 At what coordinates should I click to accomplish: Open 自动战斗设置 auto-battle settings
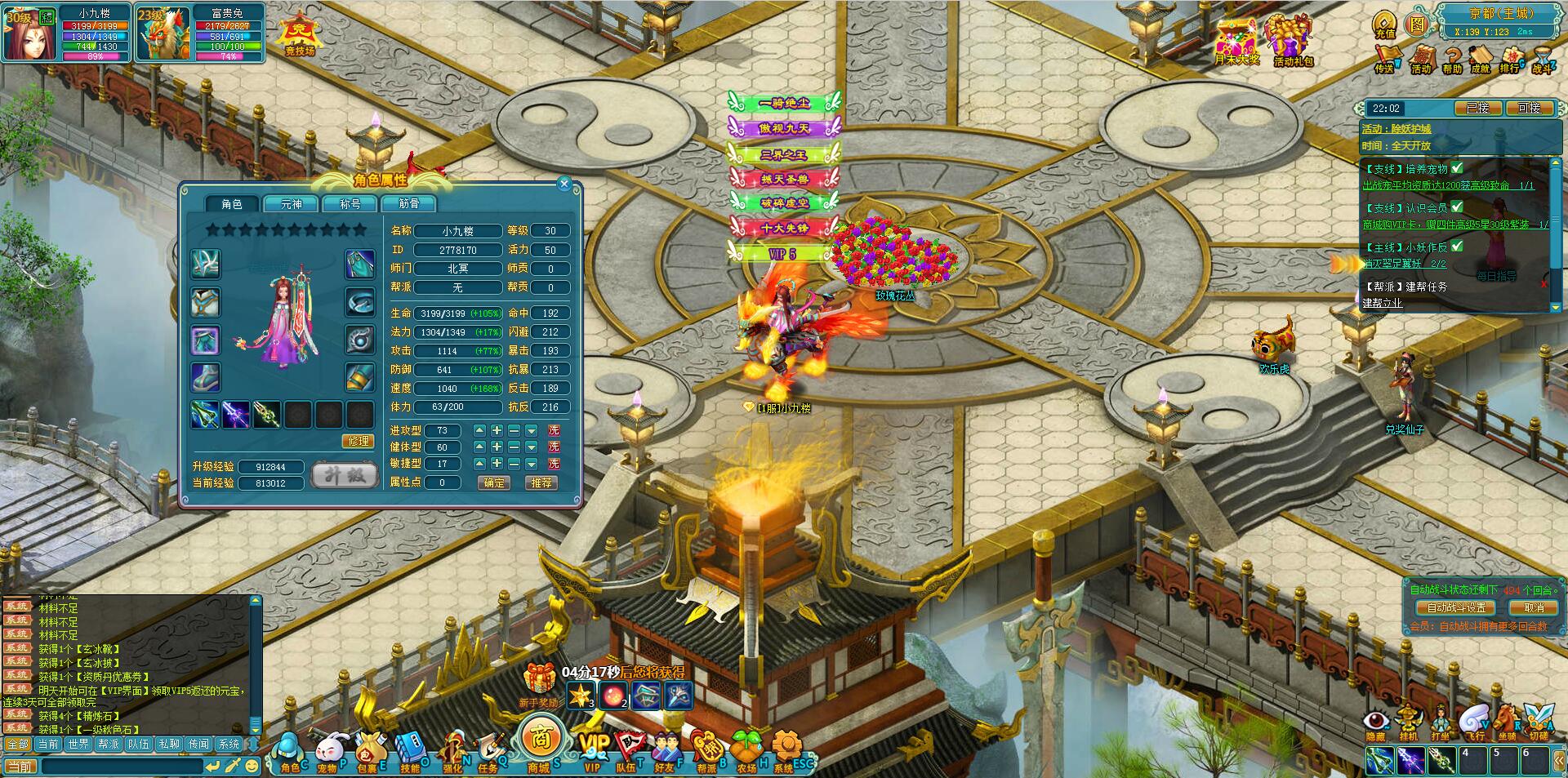point(1456,607)
